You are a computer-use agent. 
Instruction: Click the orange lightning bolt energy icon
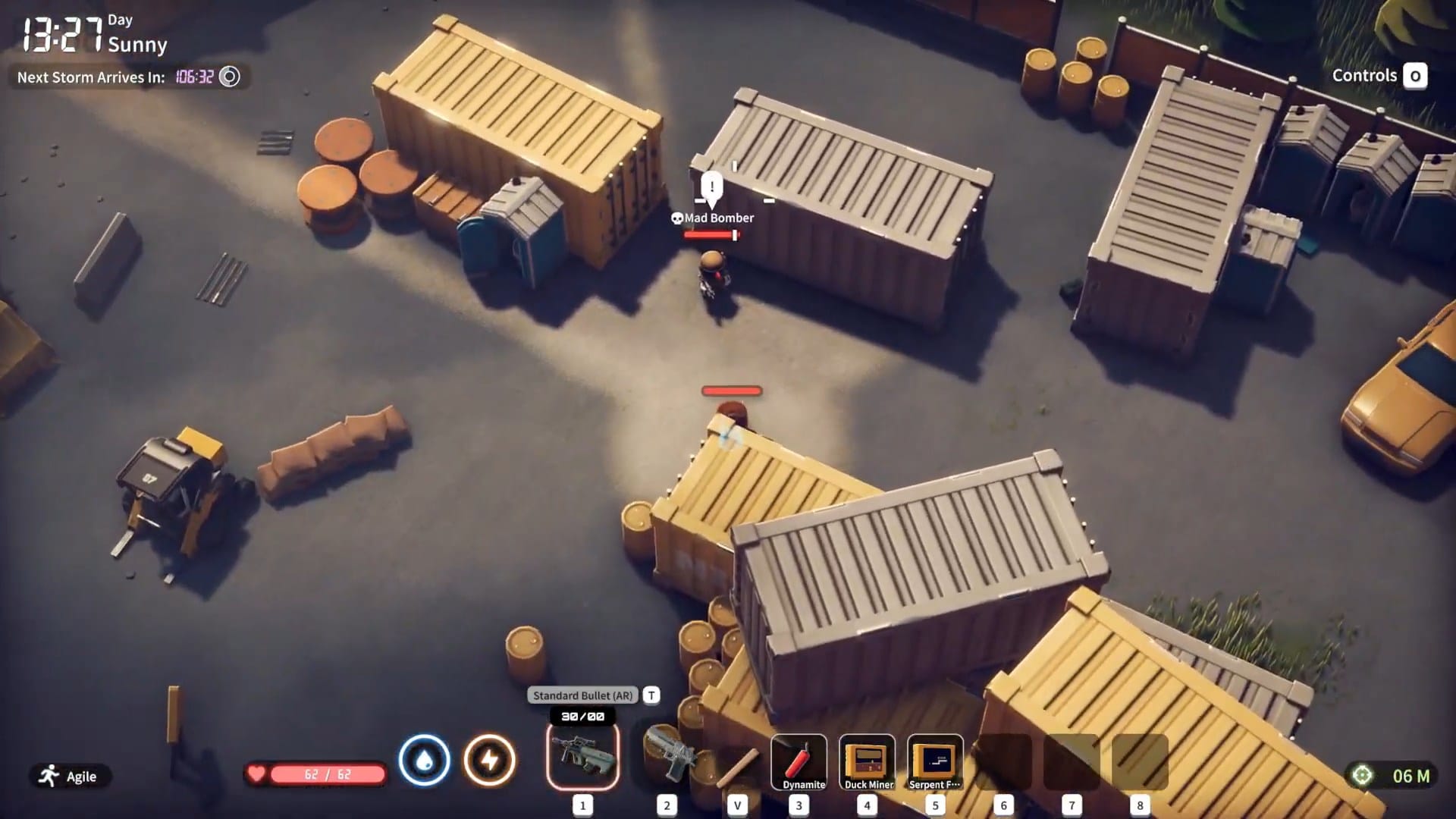click(489, 760)
